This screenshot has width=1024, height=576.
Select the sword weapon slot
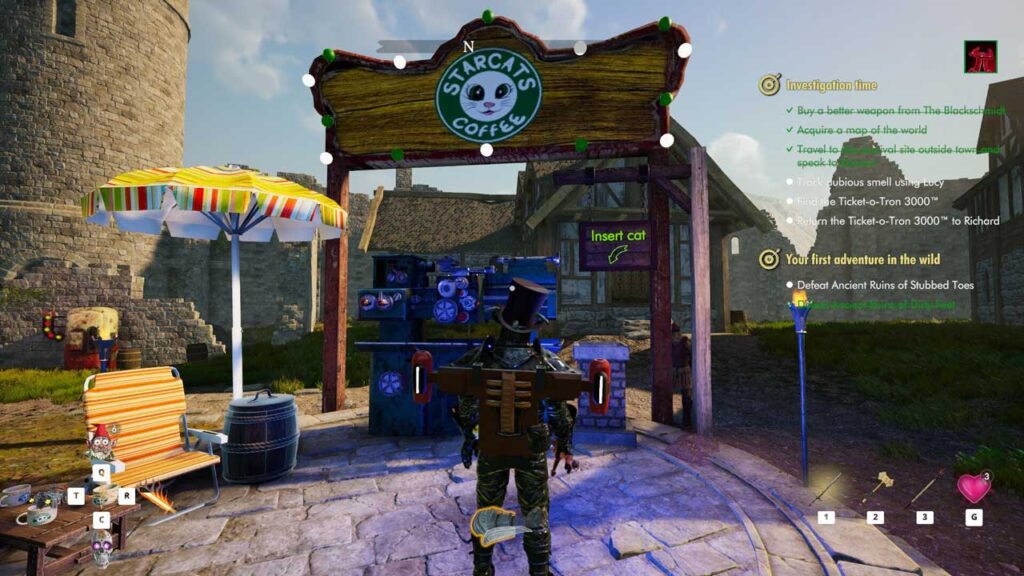(826, 489)
